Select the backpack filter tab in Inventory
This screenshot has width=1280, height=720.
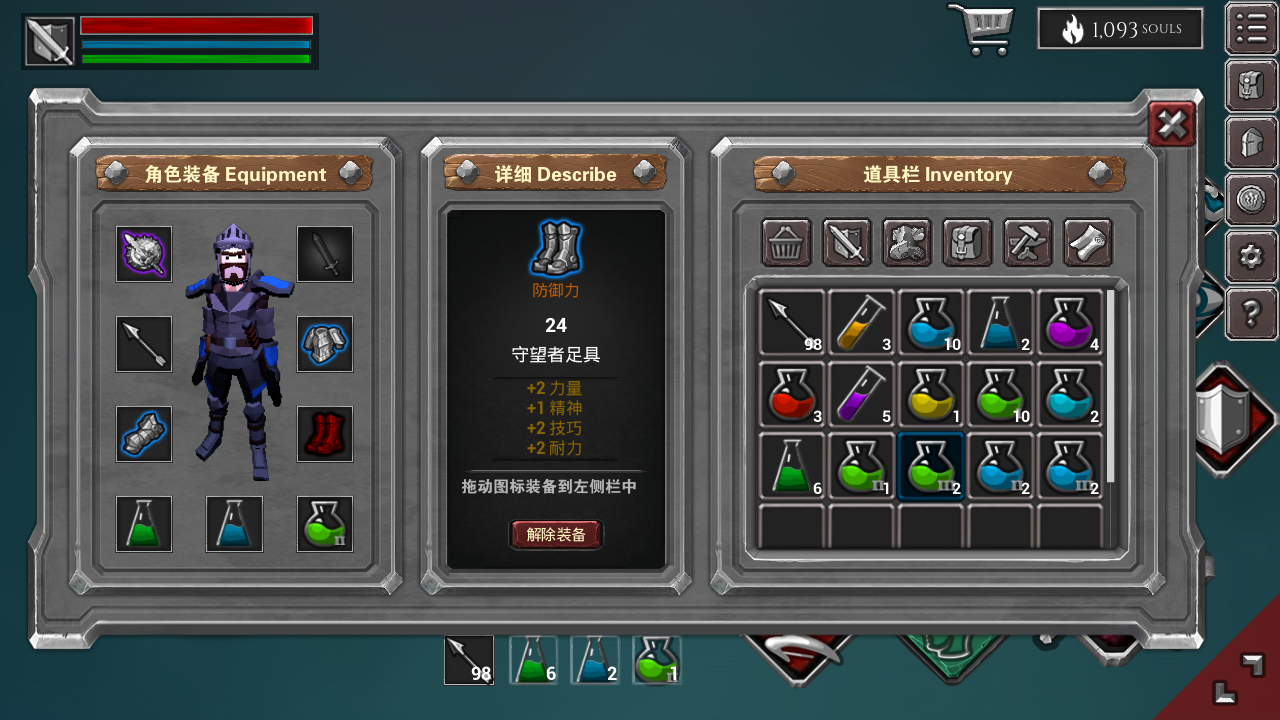click(x=966, y=242)
